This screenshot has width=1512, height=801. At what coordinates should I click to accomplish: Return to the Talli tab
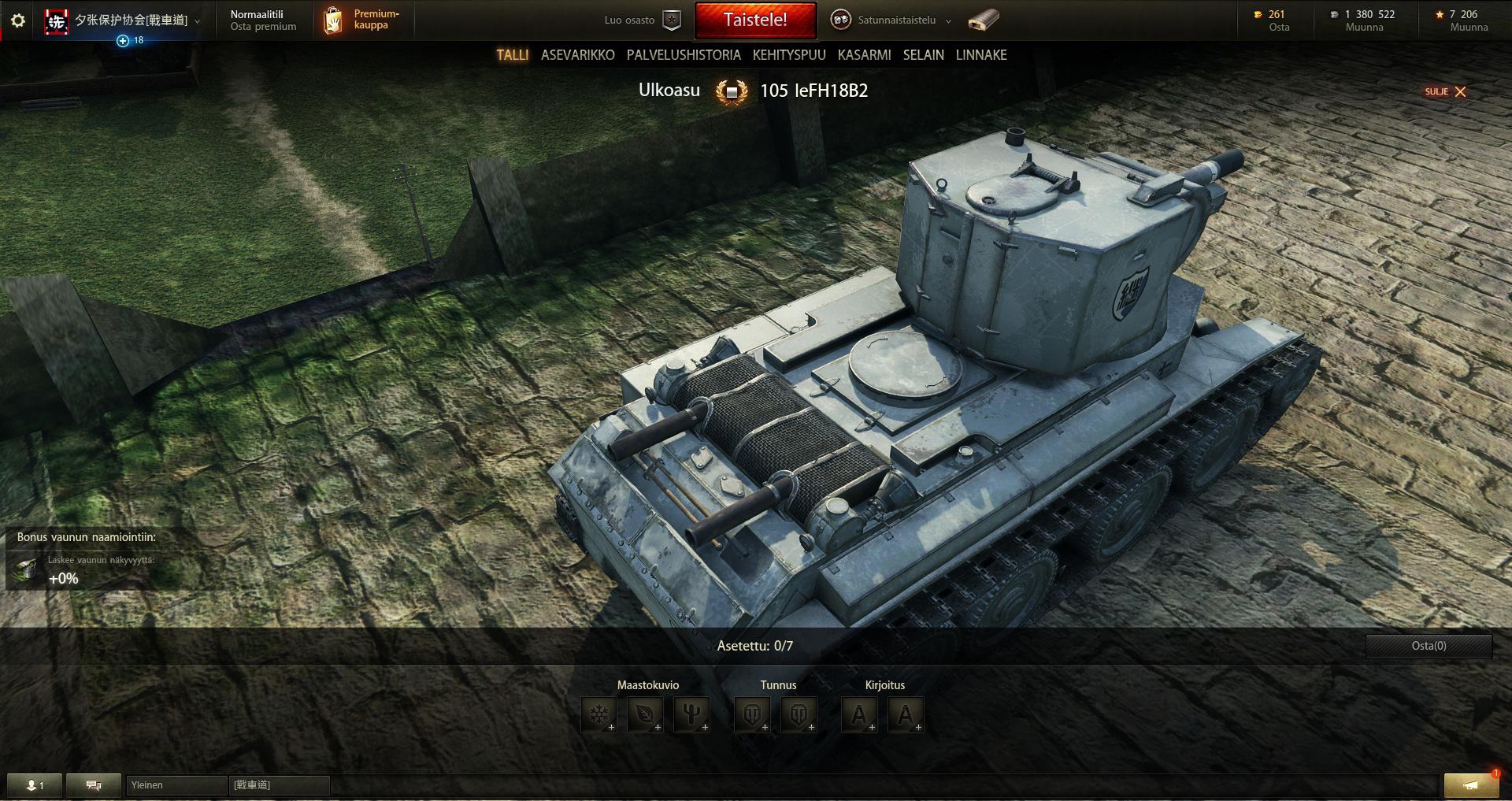click(512, 55)
